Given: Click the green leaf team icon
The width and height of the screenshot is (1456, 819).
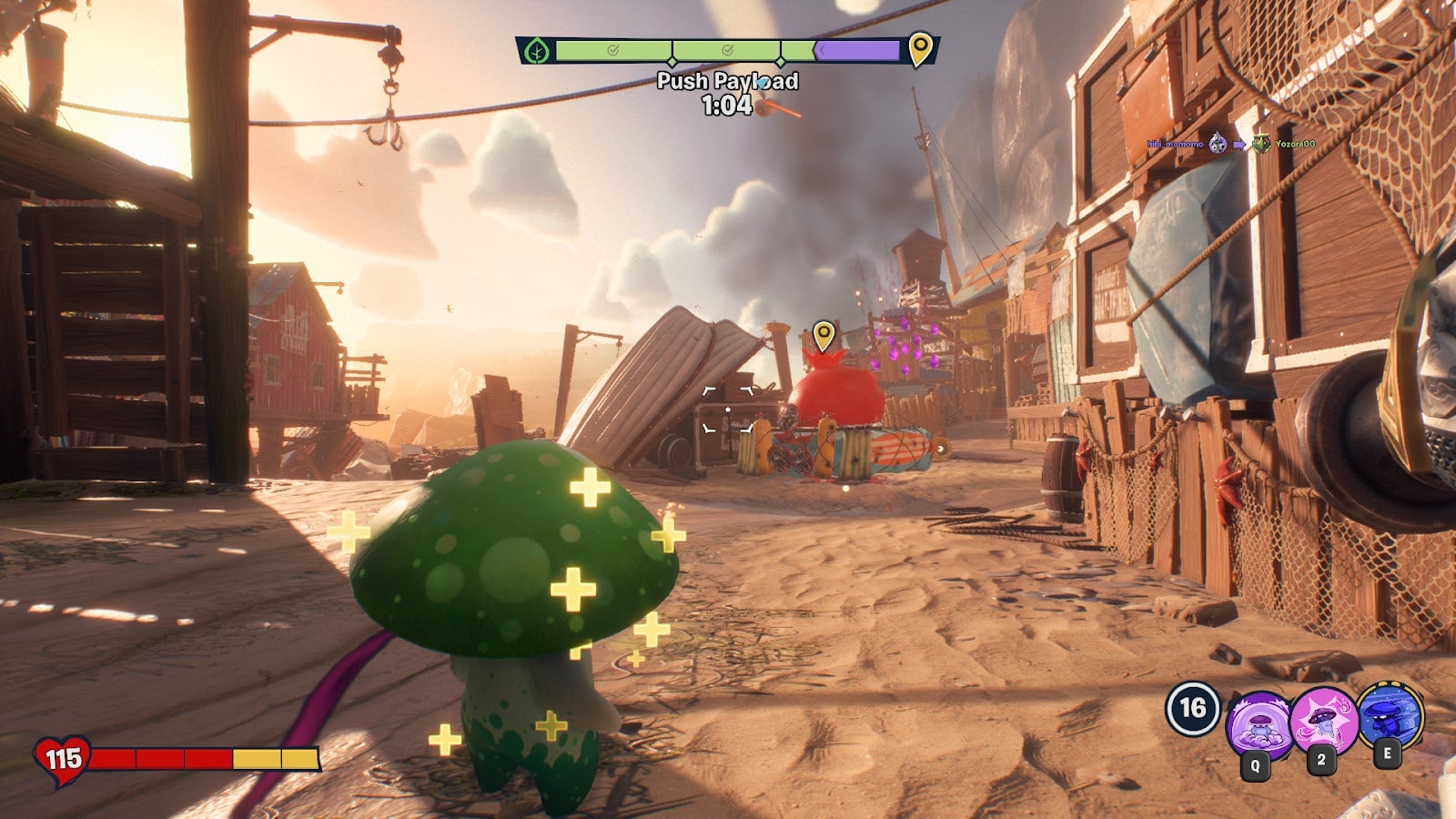Looking at the screenshot, I should click(x=537, y=51).
